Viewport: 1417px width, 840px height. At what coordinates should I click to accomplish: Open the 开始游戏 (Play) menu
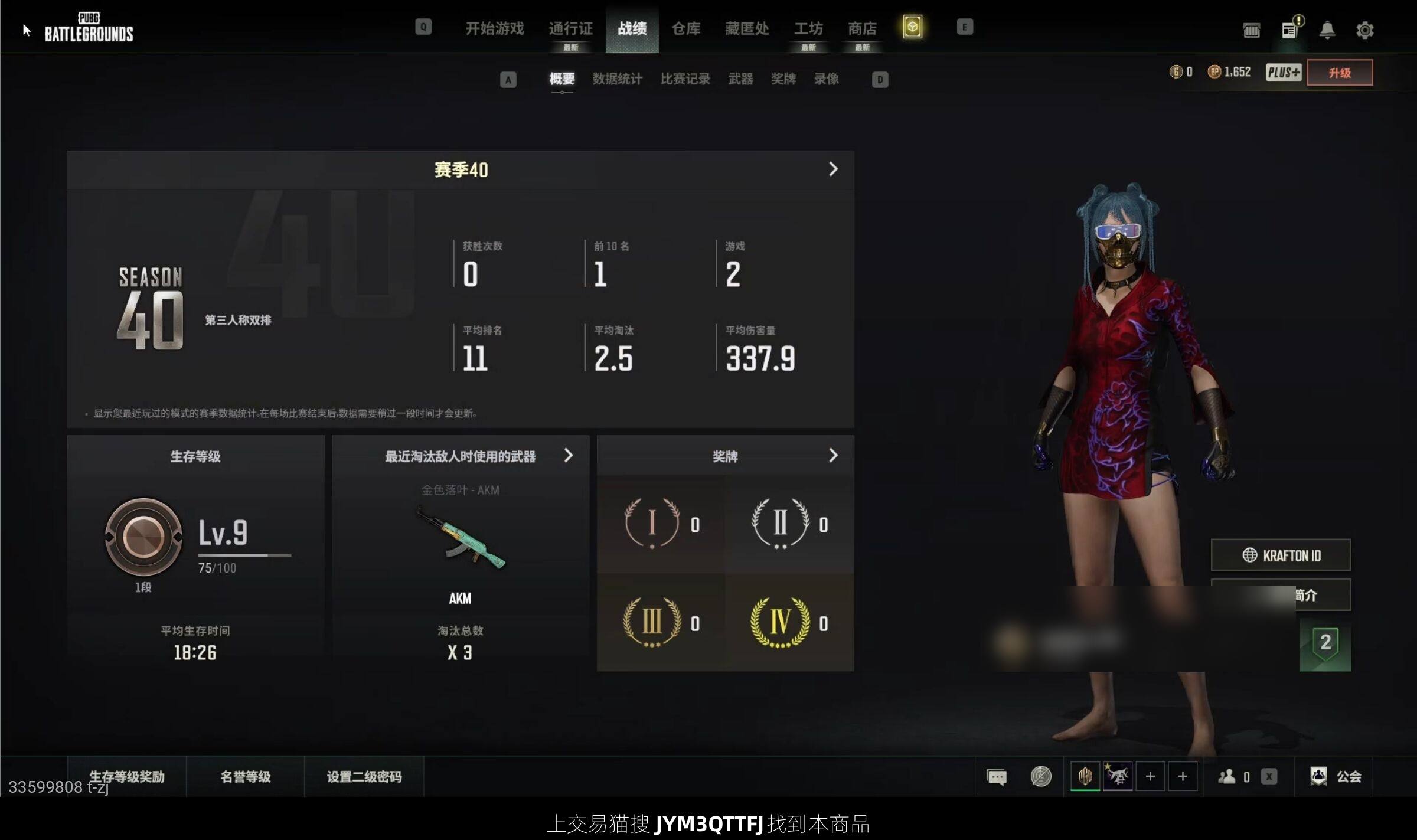point(494,28)
